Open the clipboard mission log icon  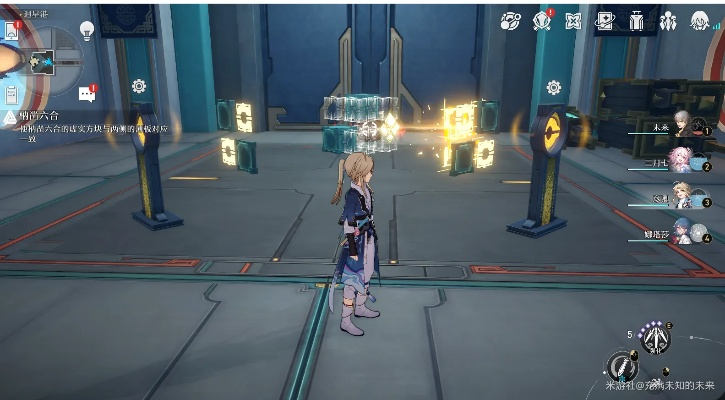(x=11, y=94)
